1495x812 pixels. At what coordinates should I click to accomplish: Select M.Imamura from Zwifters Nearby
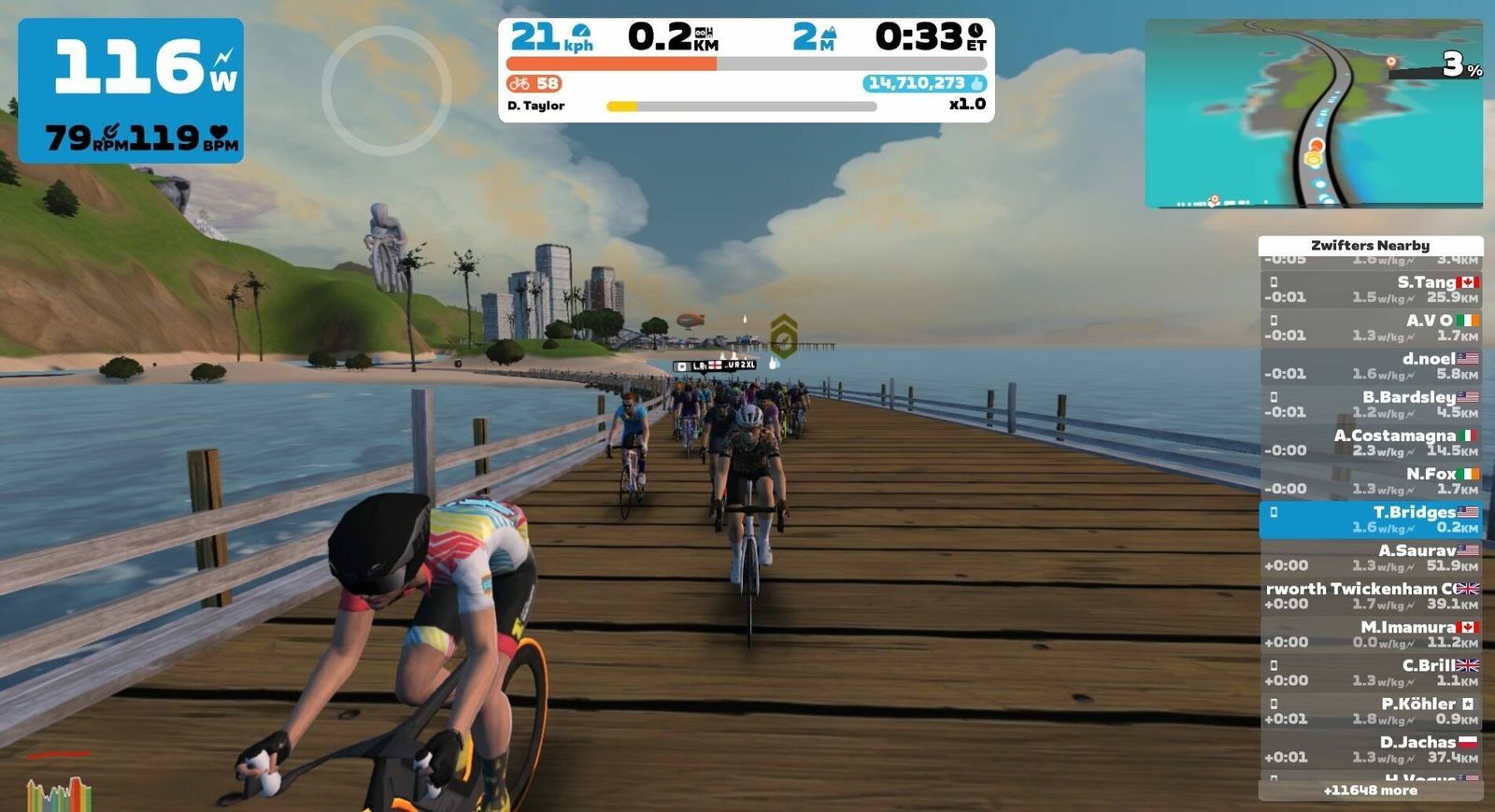click(1370, 634)
